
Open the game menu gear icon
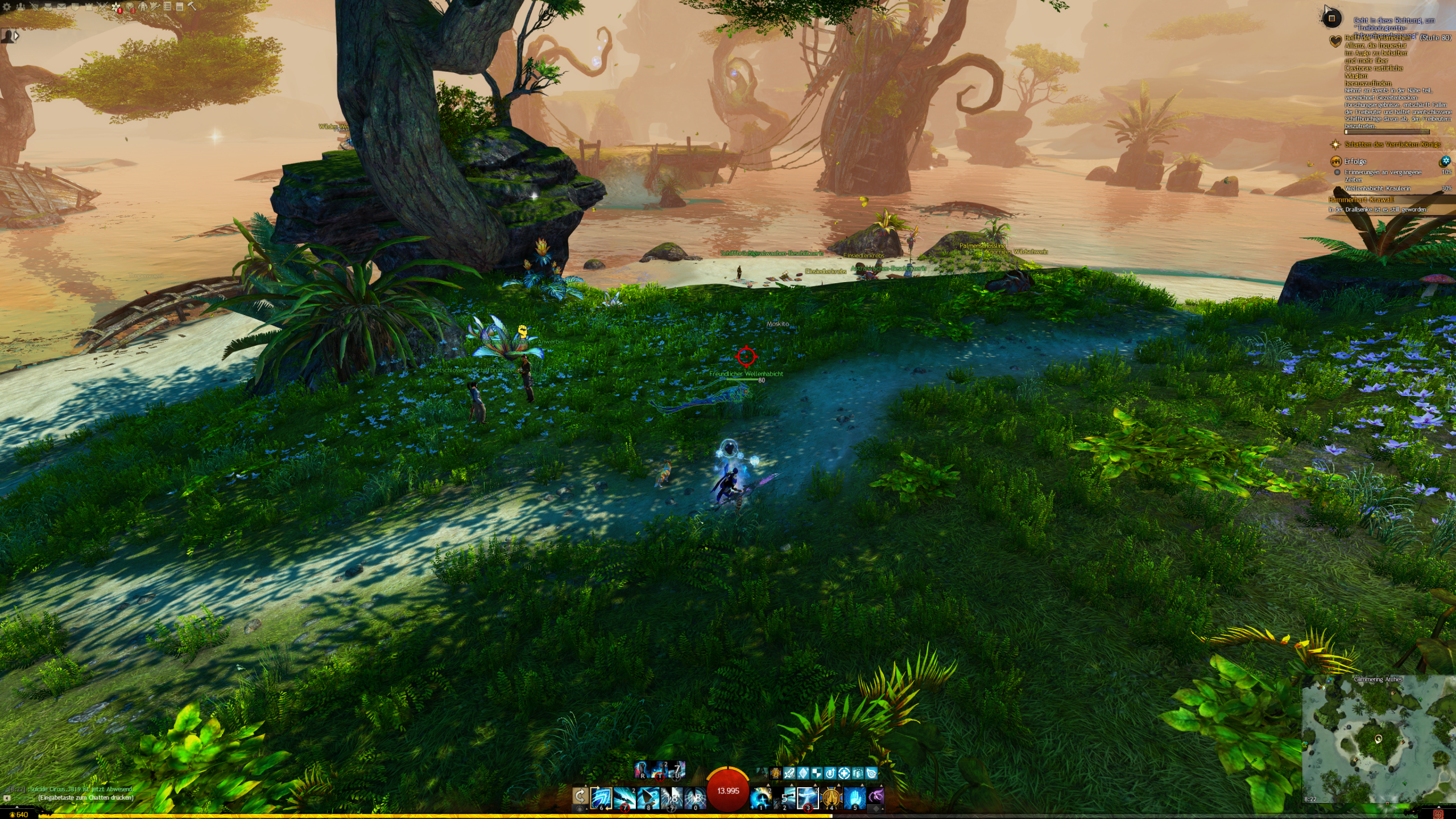pos(7,7)
